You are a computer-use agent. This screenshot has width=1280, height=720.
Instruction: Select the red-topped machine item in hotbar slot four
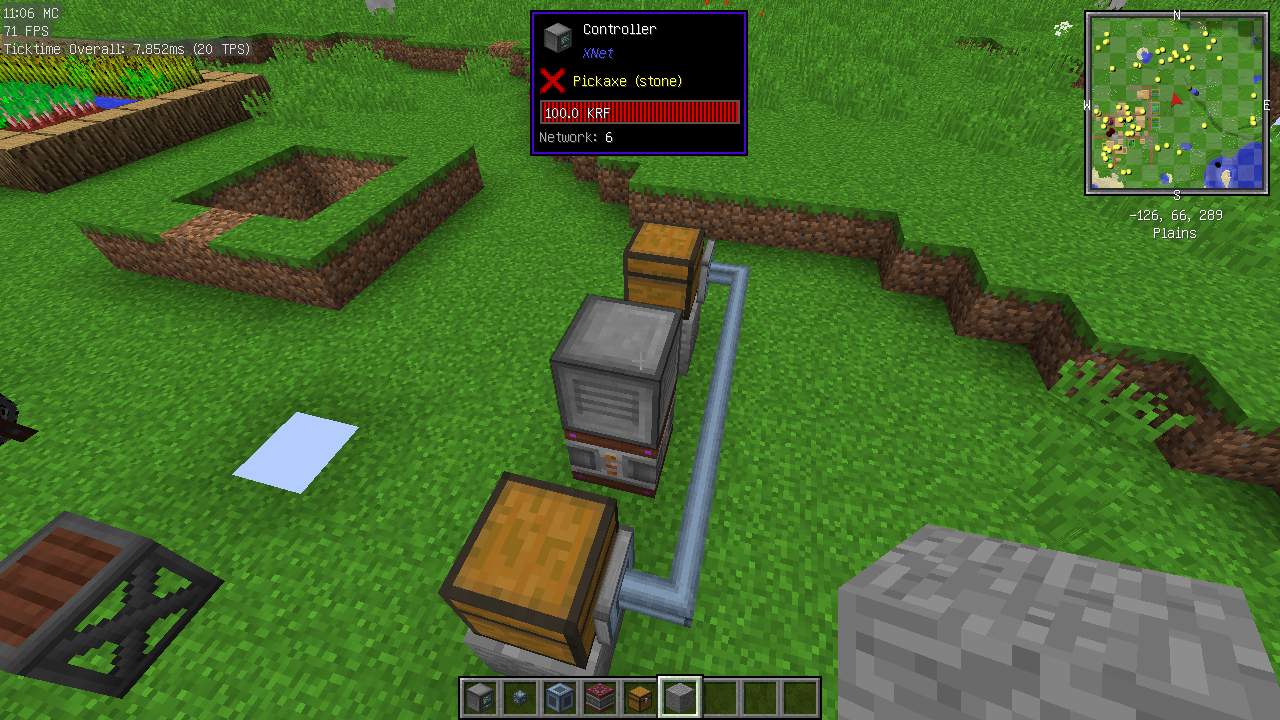[599, 697]
